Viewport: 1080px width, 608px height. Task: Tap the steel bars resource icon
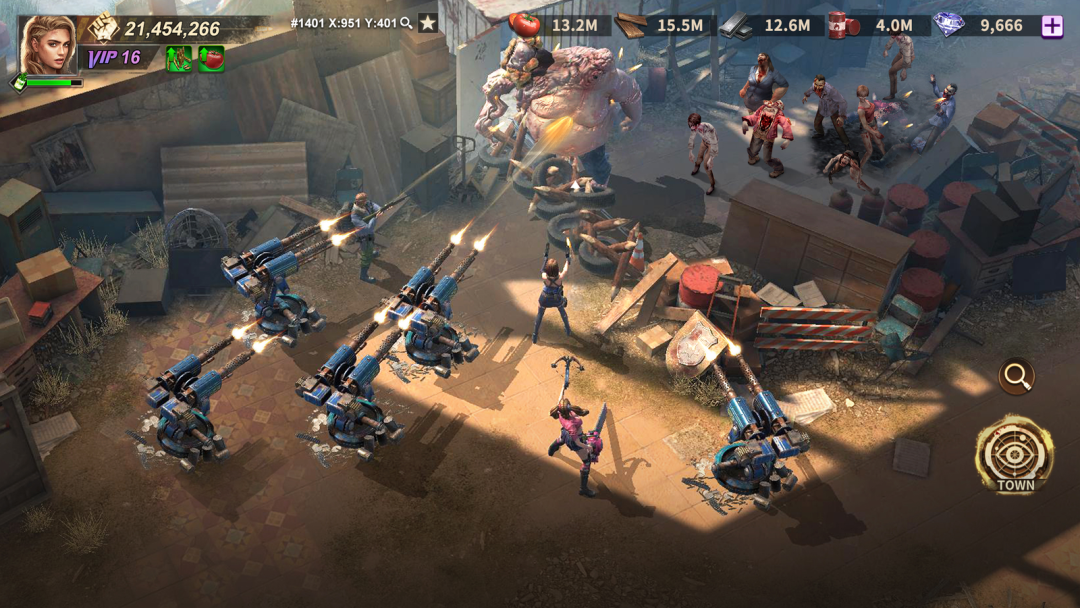(x=737, y=25)
